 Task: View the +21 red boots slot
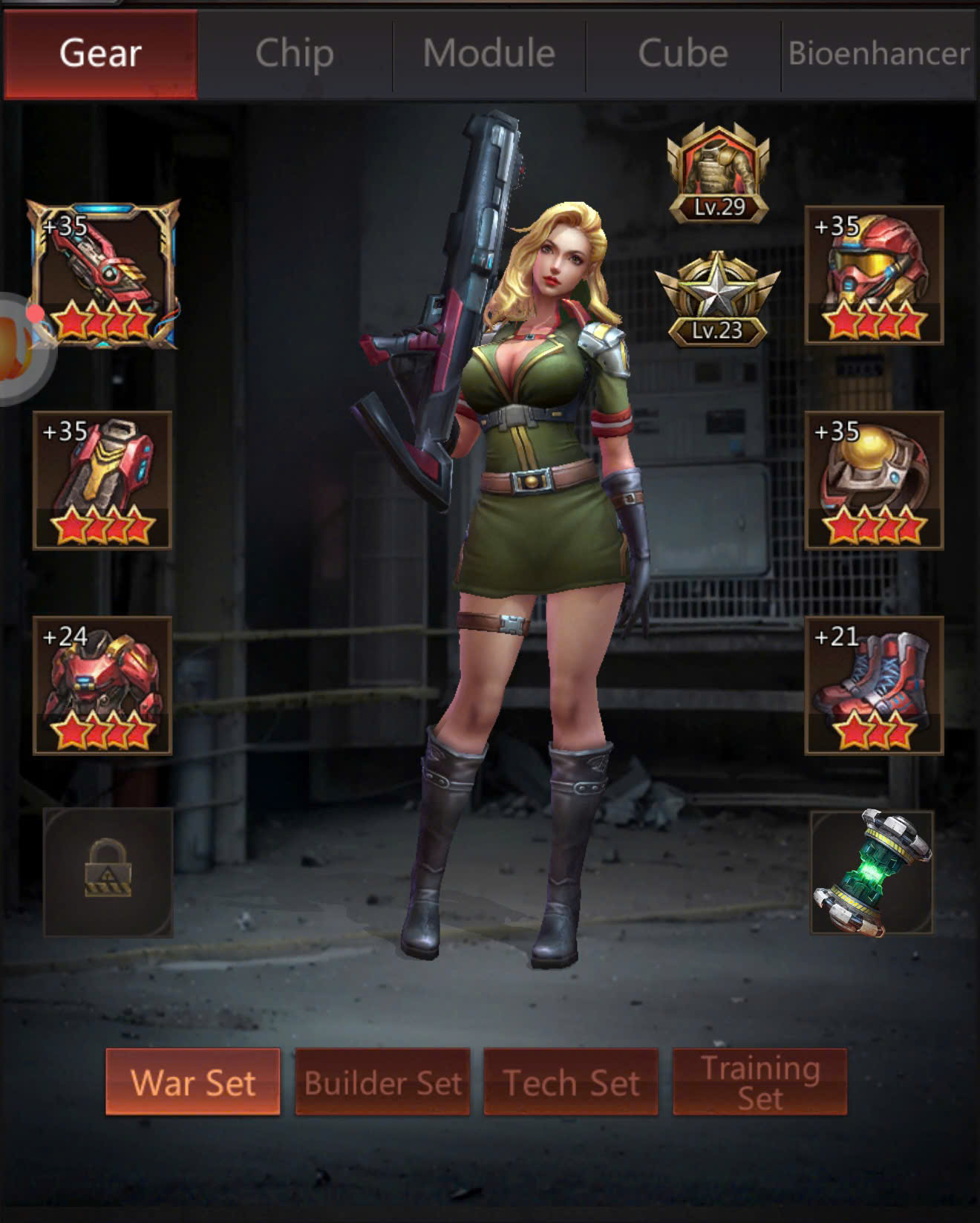(x=874, y=685)
